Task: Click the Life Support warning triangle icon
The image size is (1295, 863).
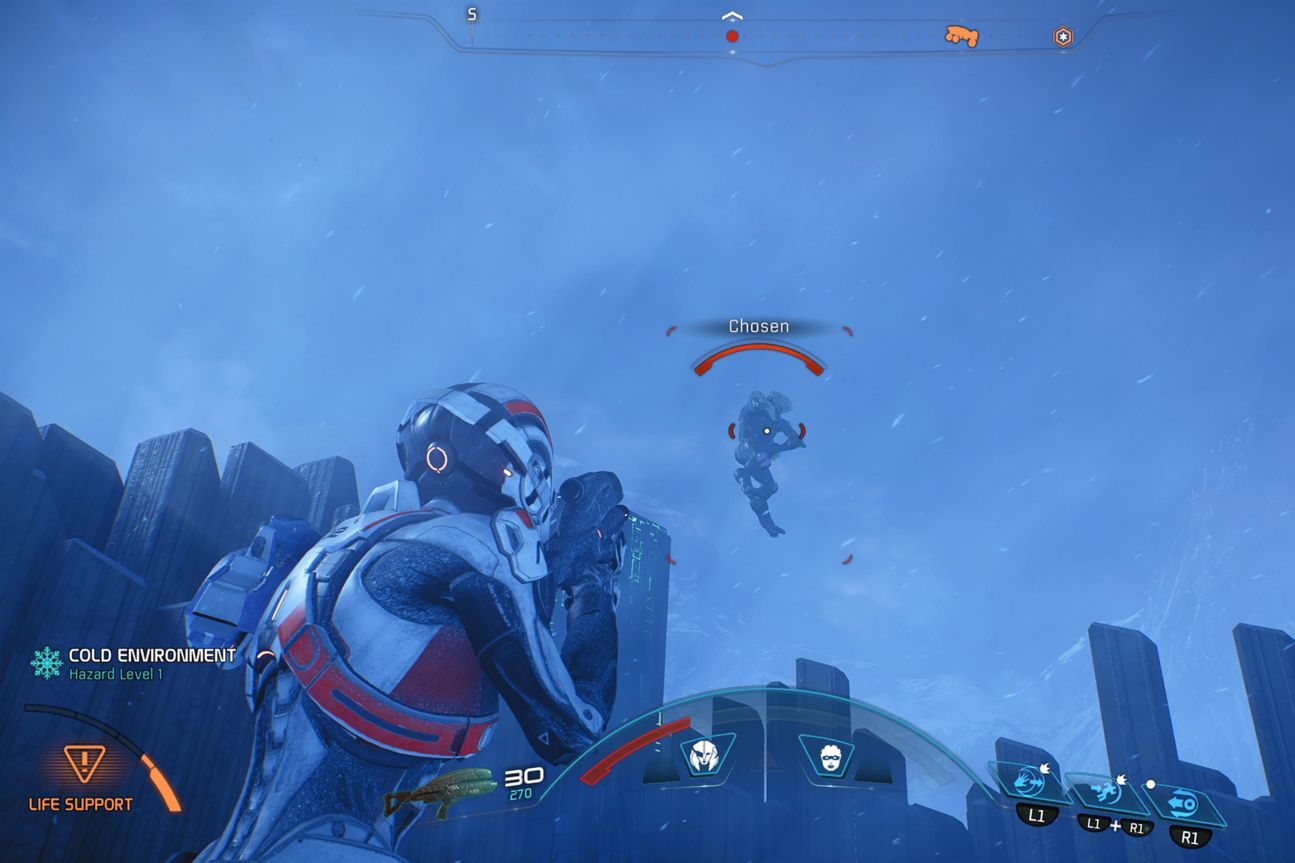Action: pos(84,765)
